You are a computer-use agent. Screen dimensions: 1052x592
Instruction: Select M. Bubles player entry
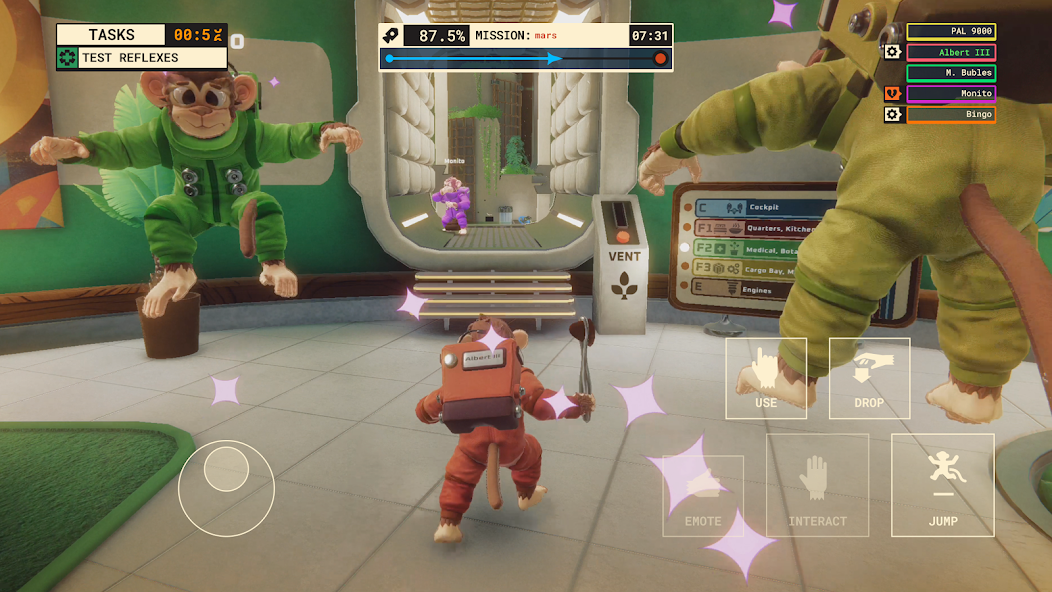click(950, 73)
